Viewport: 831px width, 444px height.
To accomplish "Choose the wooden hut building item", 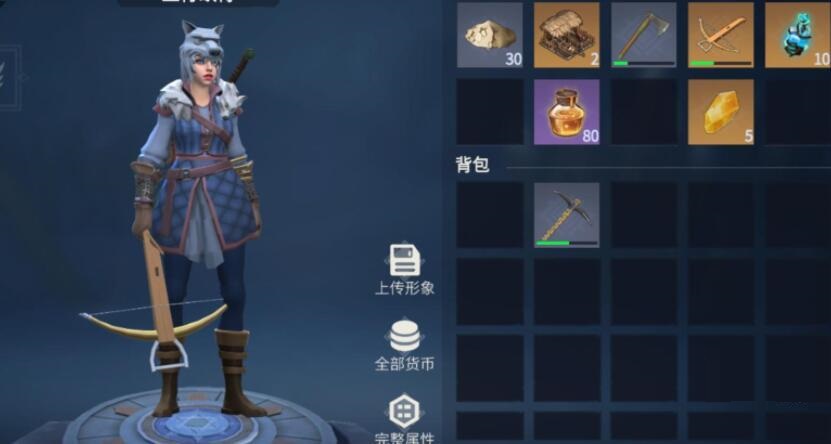I will (566, 35).
